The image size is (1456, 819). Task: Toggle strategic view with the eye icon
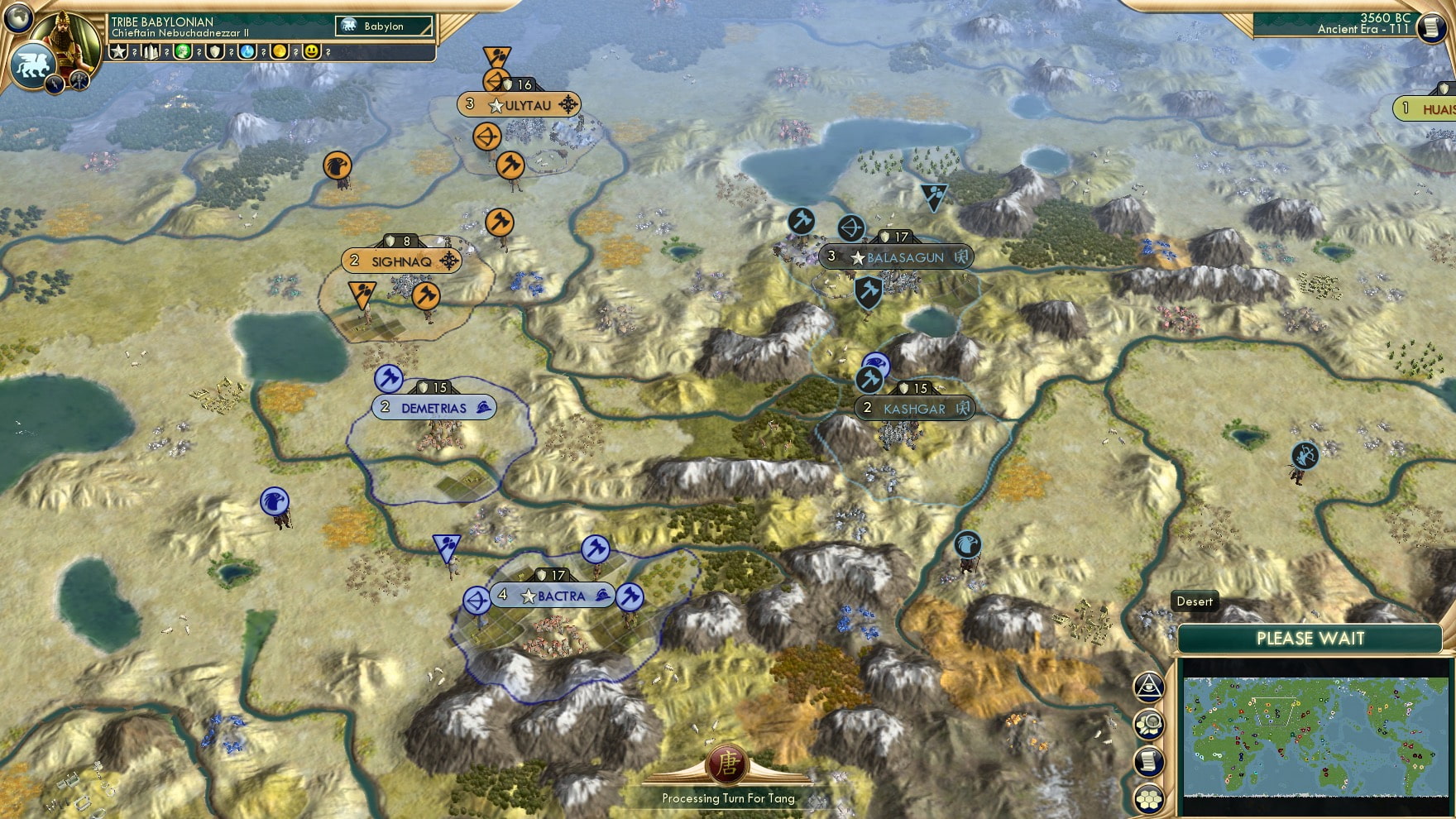(1150, 686)
